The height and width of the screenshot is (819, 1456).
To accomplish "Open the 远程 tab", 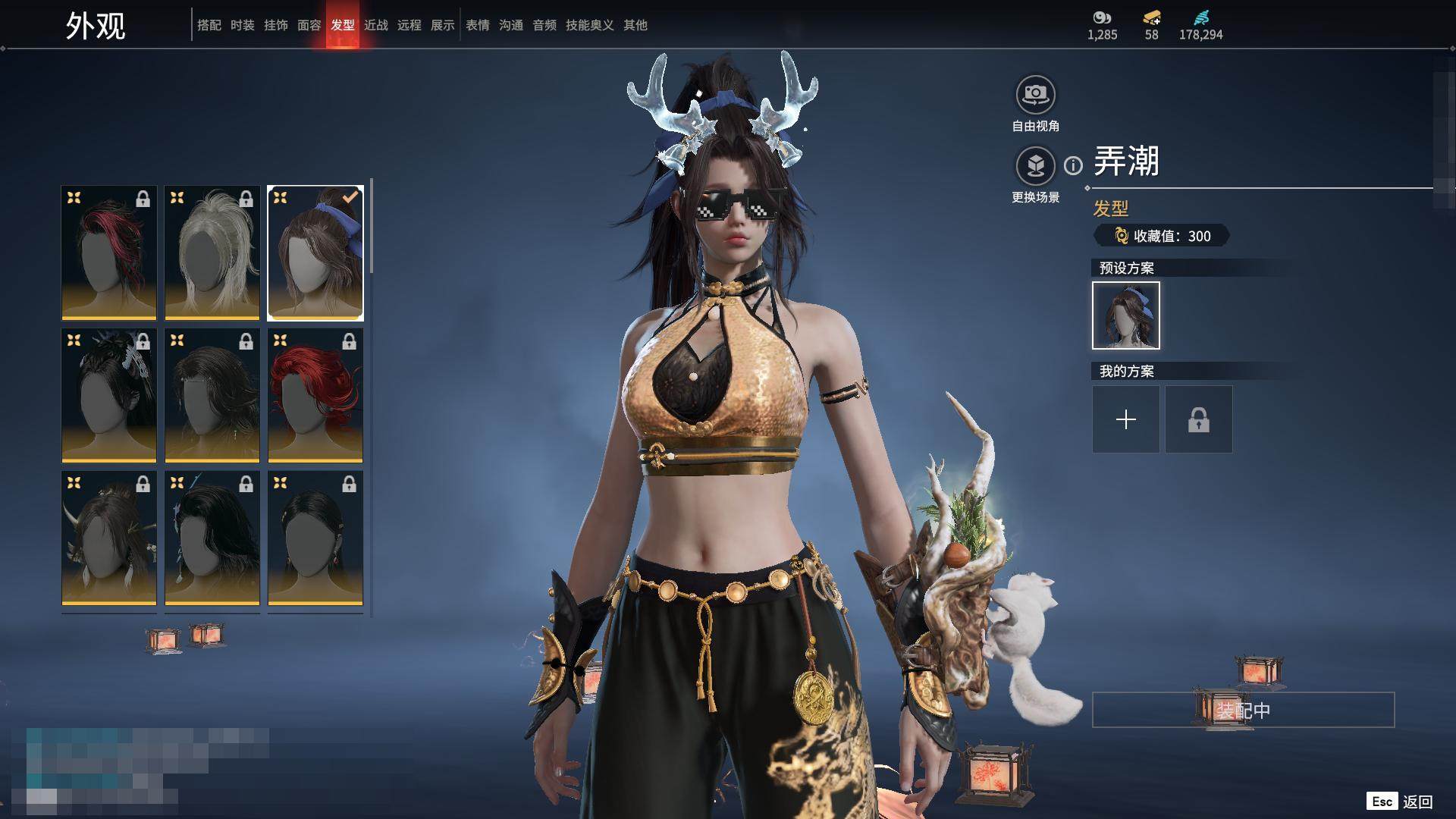I will tap(409, 25).
